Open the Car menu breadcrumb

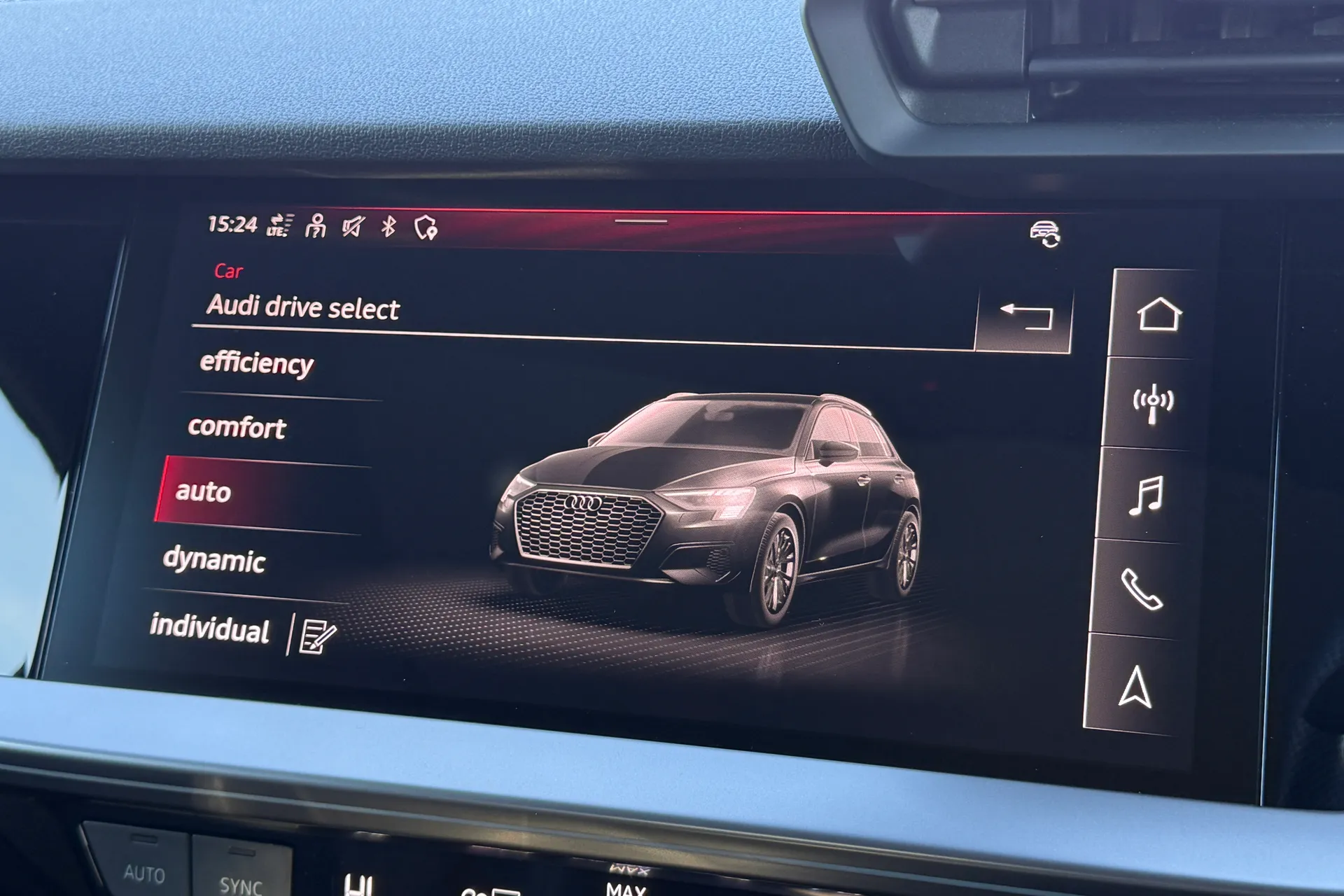coord(227,272)
